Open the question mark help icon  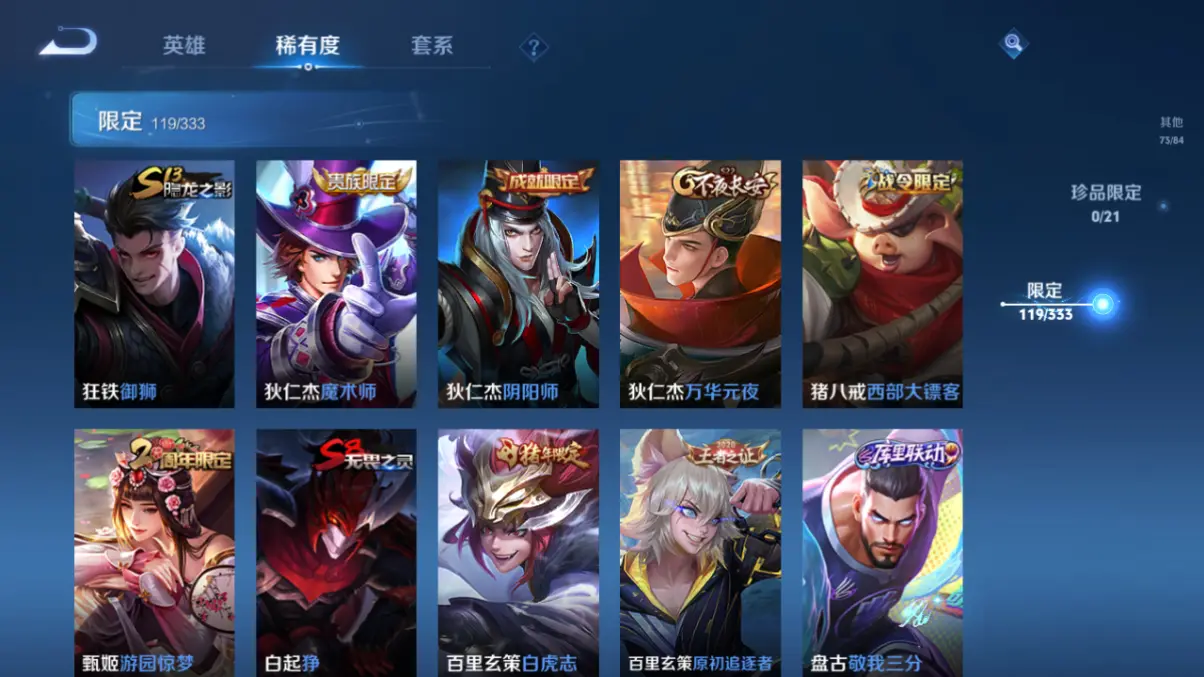click(x=534, y=47)
